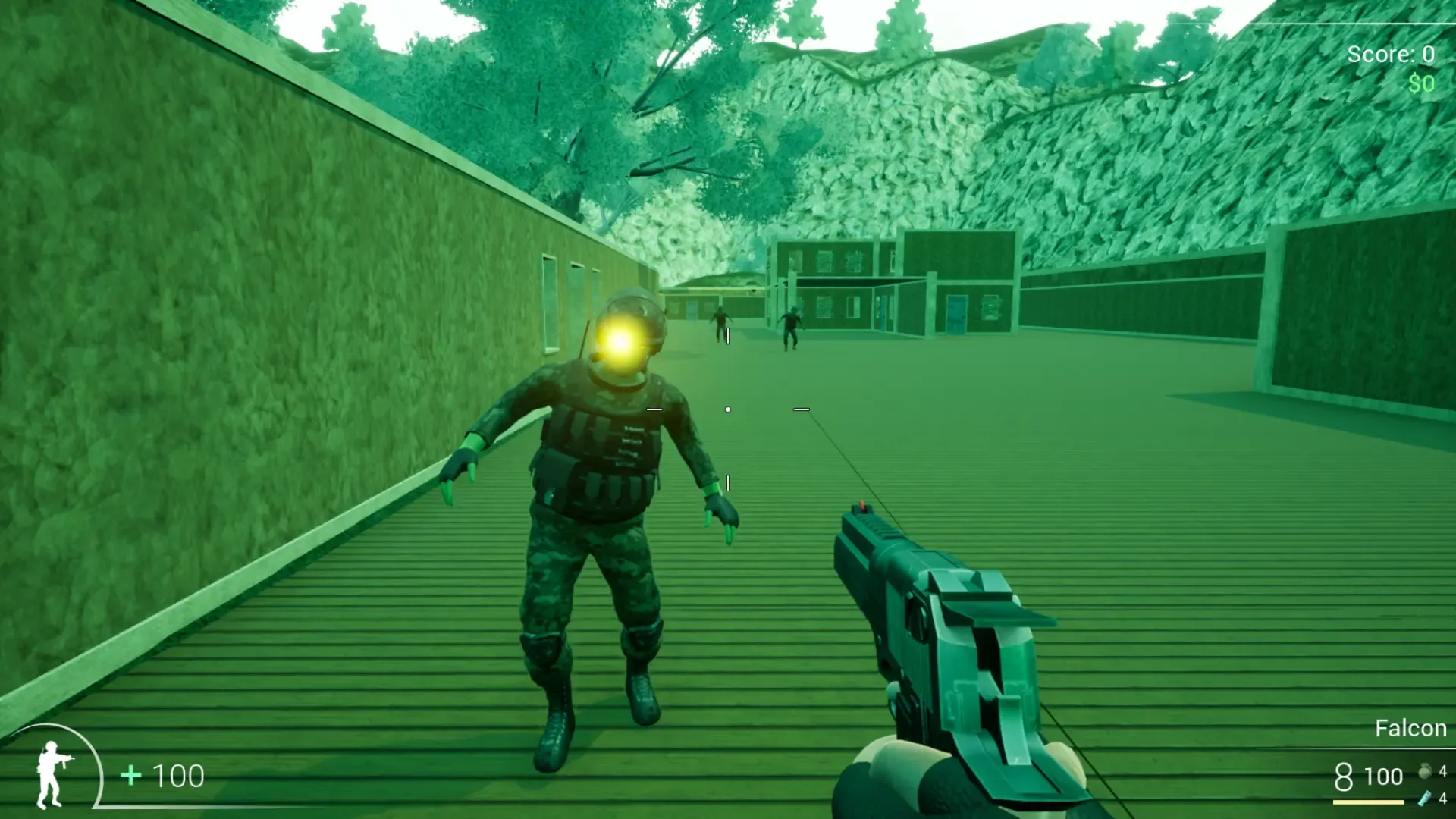Click the Score: 0 display
1456x819 pixels.
[x=1391, y=53]
